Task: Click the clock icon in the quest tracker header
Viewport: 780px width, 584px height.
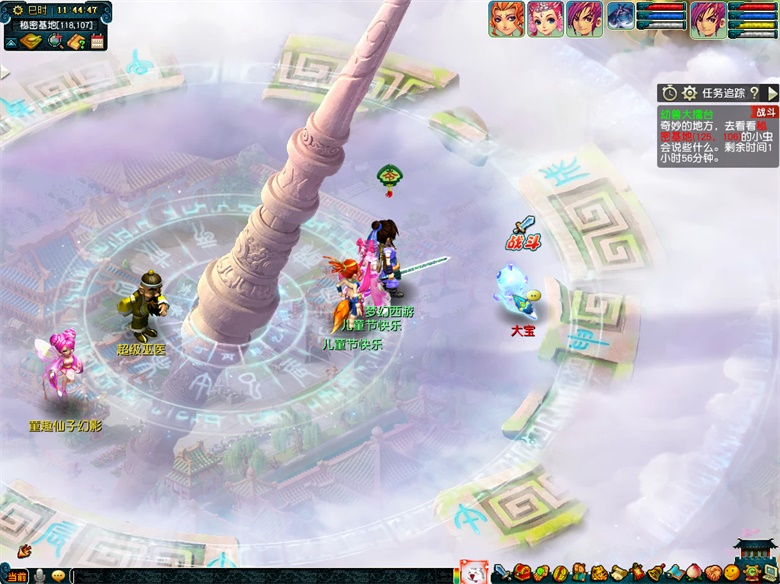Action: pyautogui.click(x=669, y=93)
